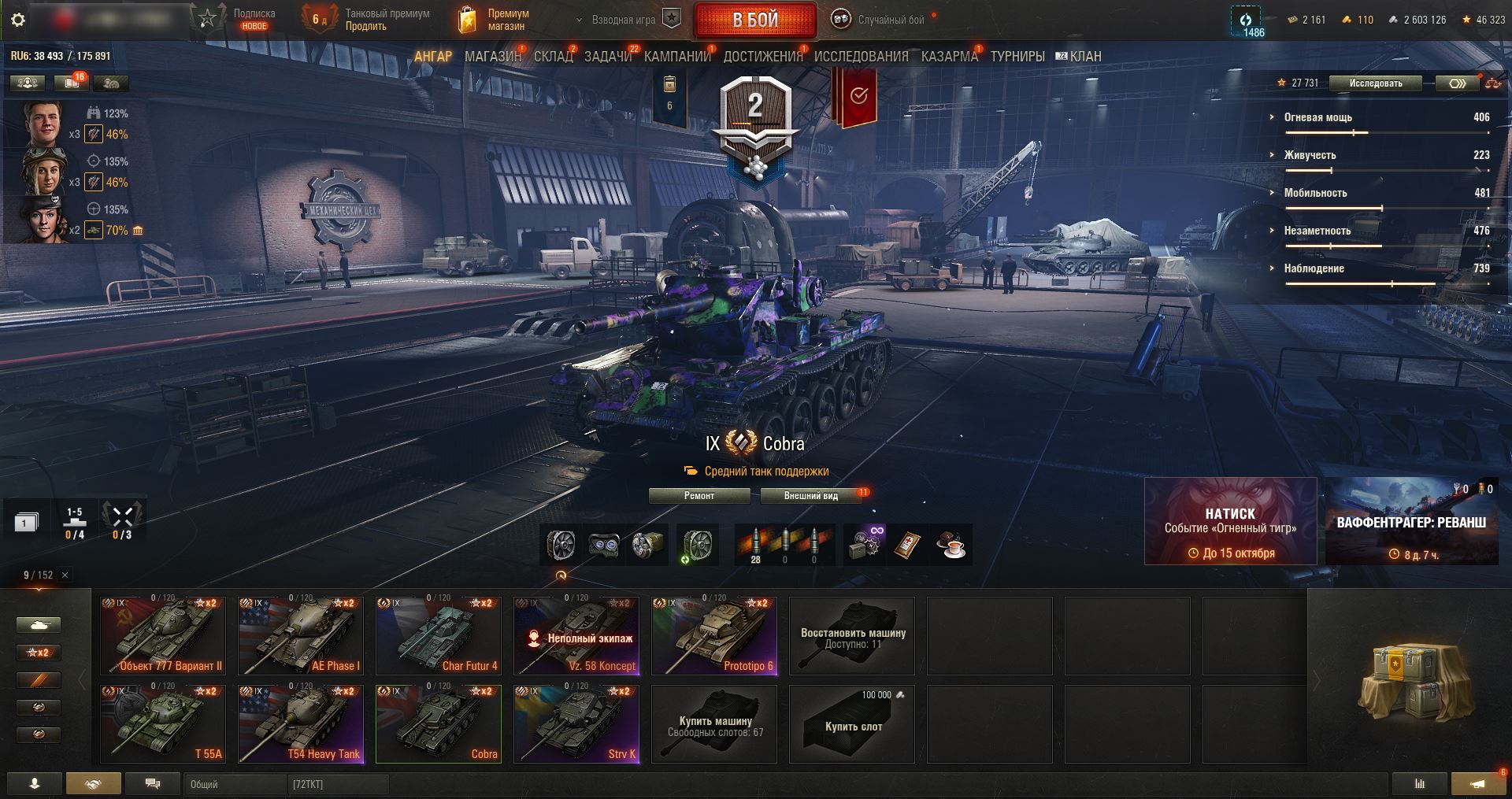Open the Натиск event banner
Viewport: 1512px width, 799px height.
(x=1230, y=521)
